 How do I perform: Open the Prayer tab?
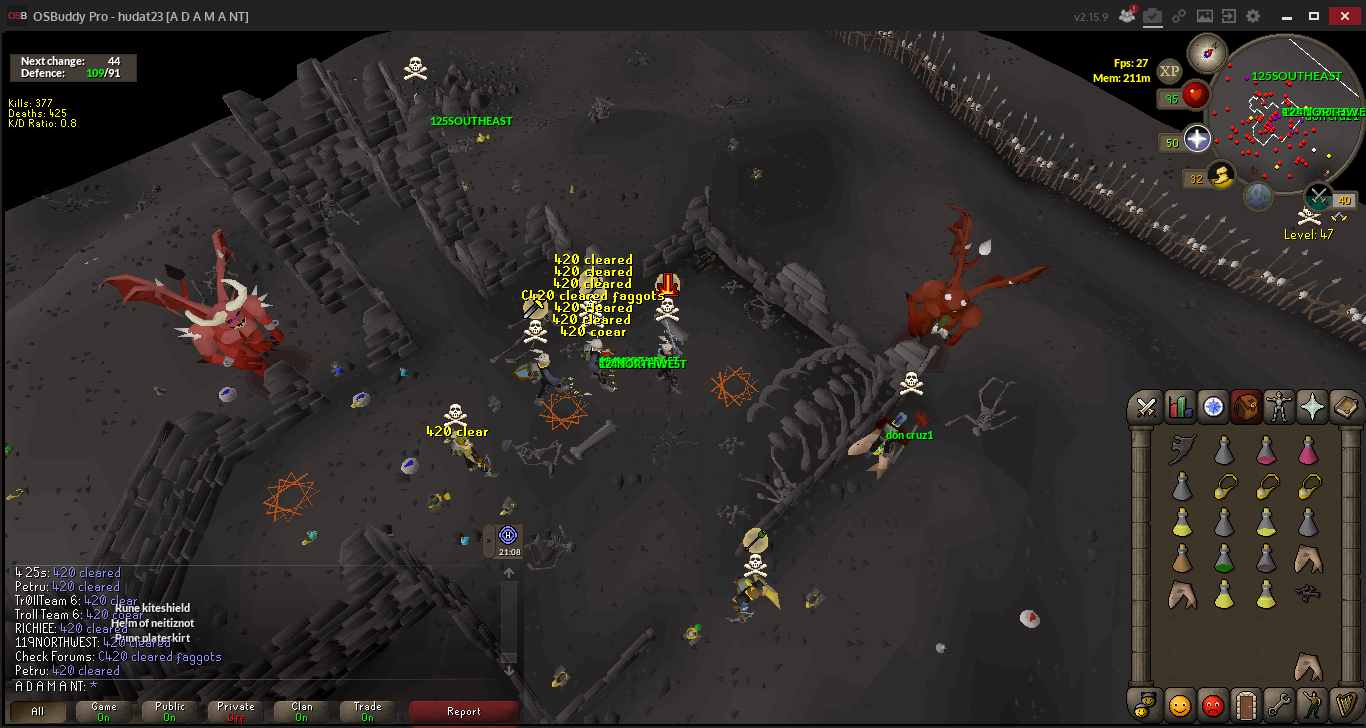(1312, 407)
